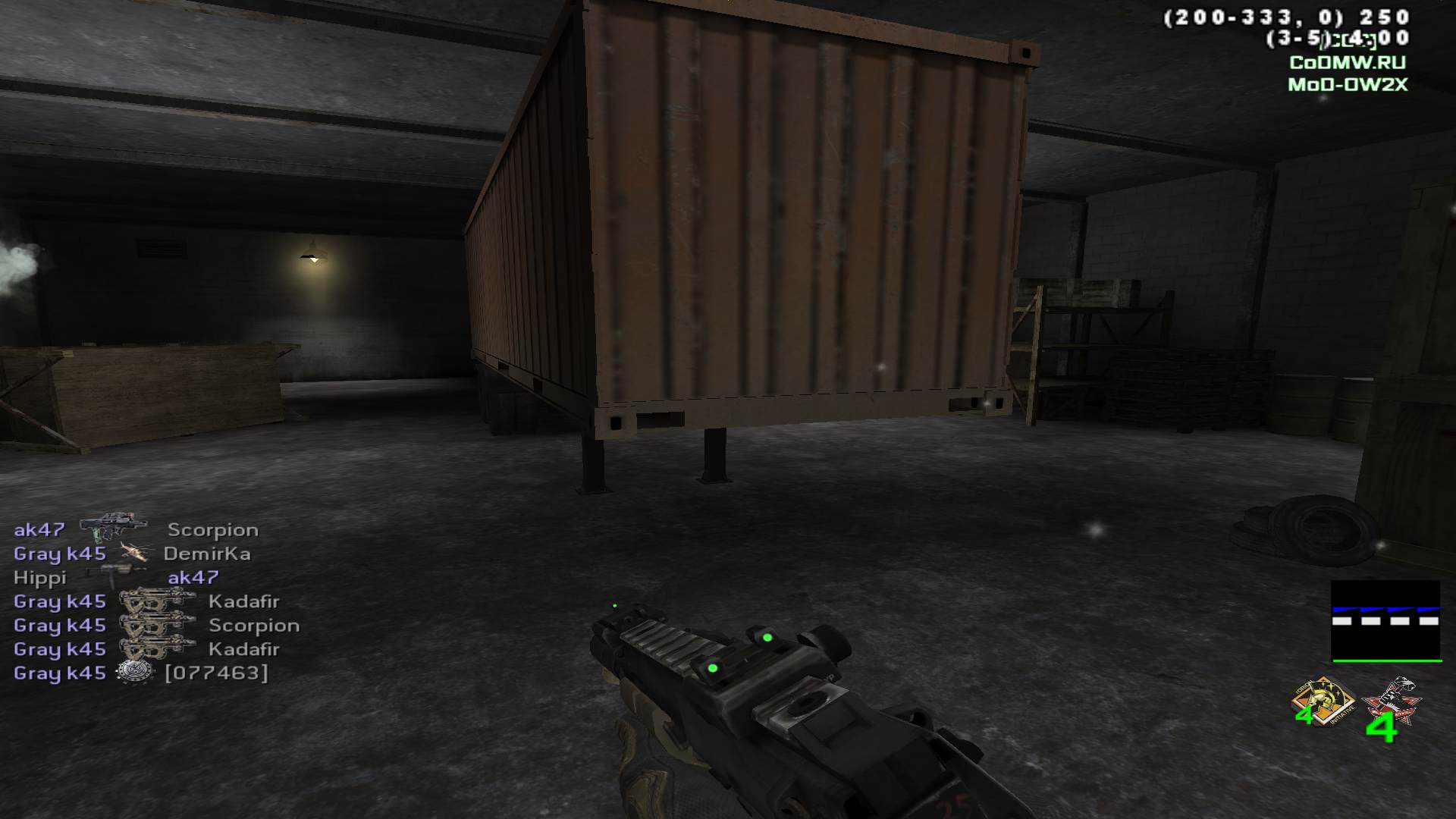Click the helicopter icon beside DemirKa
Viewport: 1456px width, 819px height.
click(x=135, y=553)
